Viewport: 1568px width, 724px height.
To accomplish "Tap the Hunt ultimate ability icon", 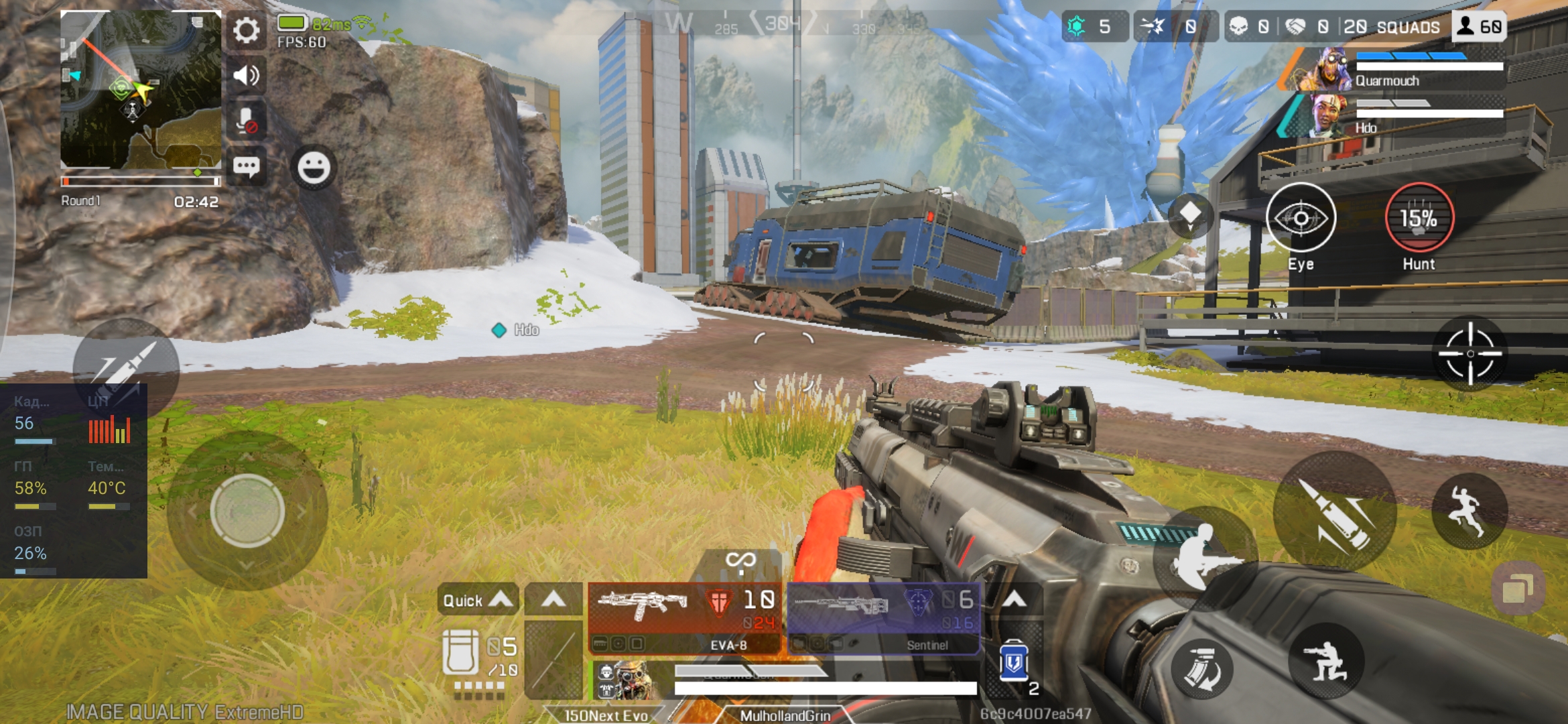I will (x=1419, y=219).
